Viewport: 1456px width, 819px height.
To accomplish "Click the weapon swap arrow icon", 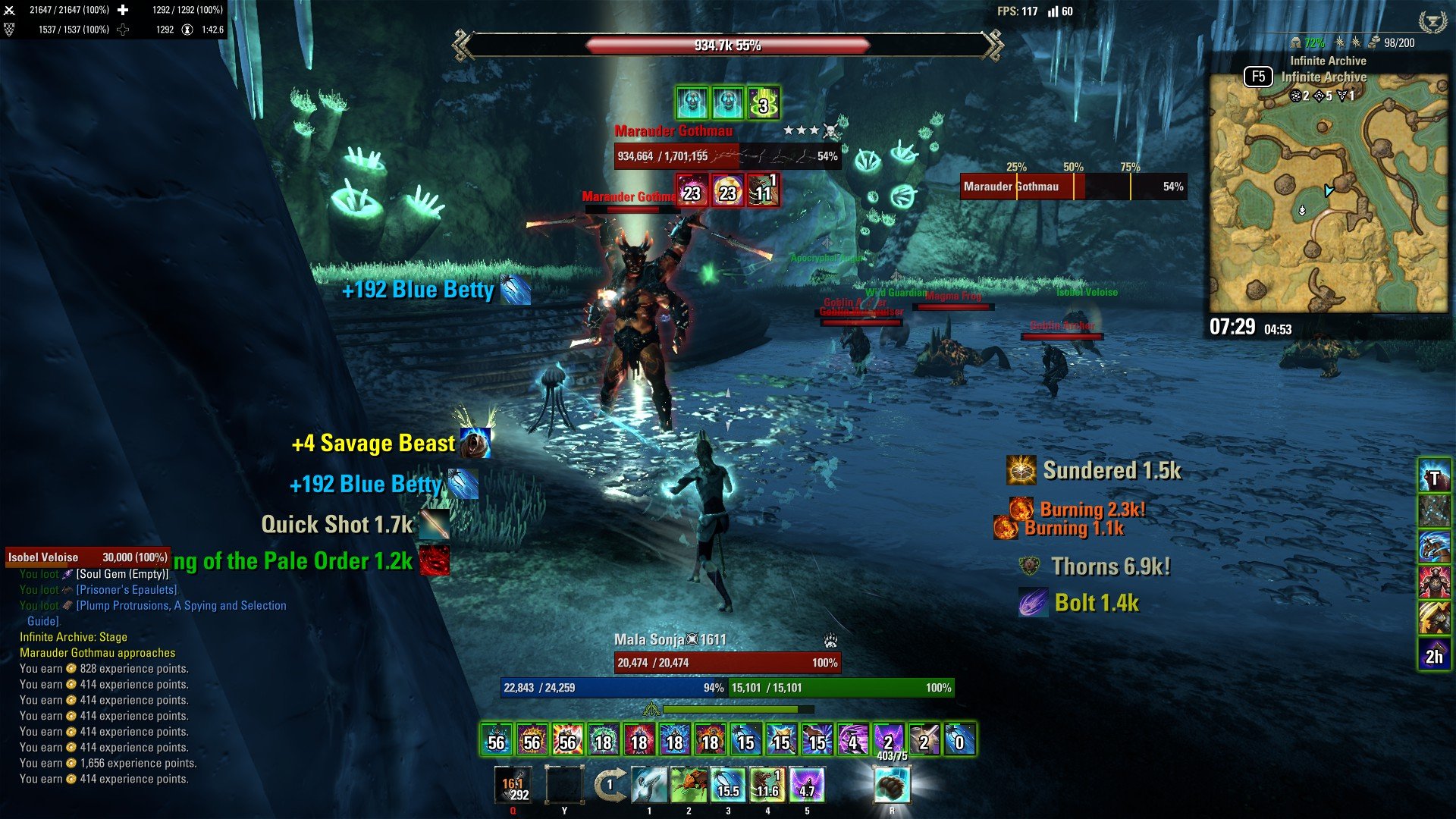I will (609, 785).
